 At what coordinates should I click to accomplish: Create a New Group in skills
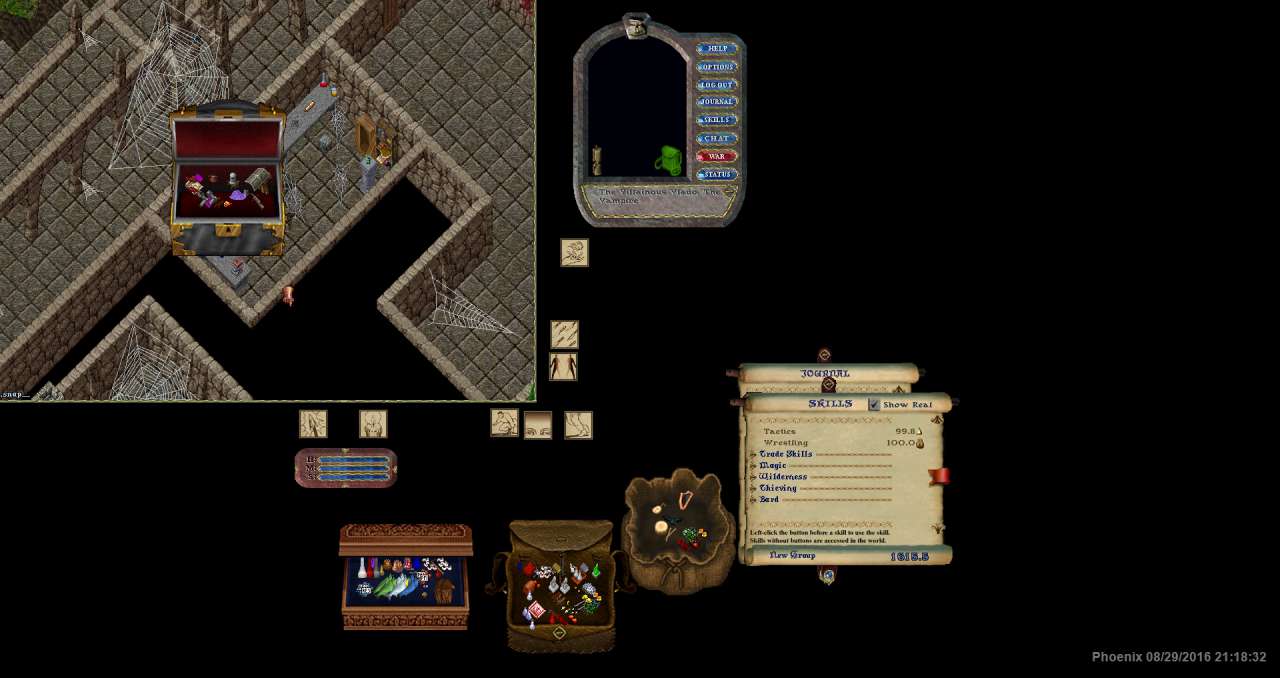pyautogui.click(x=792, y=556)
